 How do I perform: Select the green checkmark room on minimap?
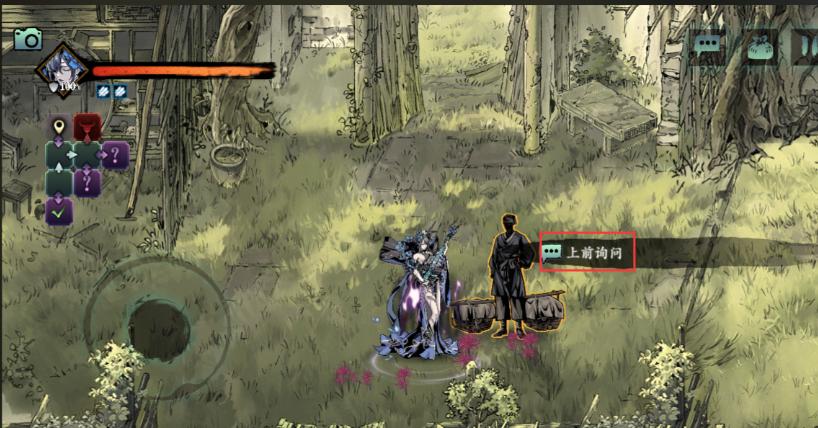[x=59, y=211]
